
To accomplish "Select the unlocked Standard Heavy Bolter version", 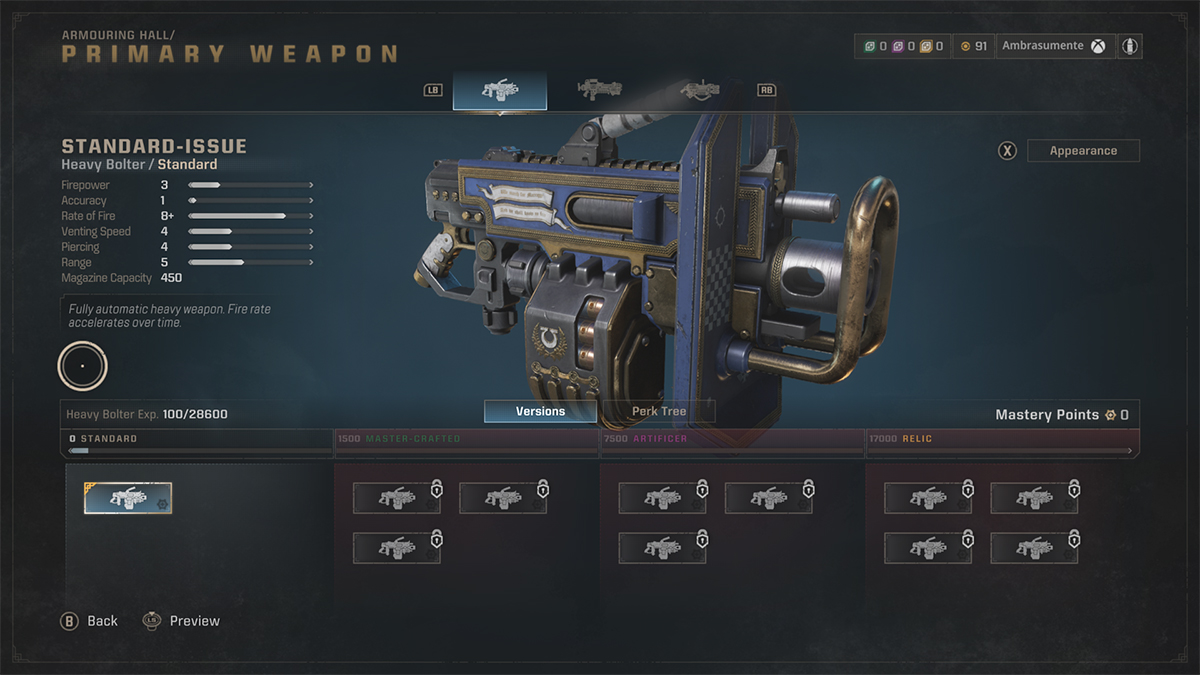I will (x=128, y=498).
